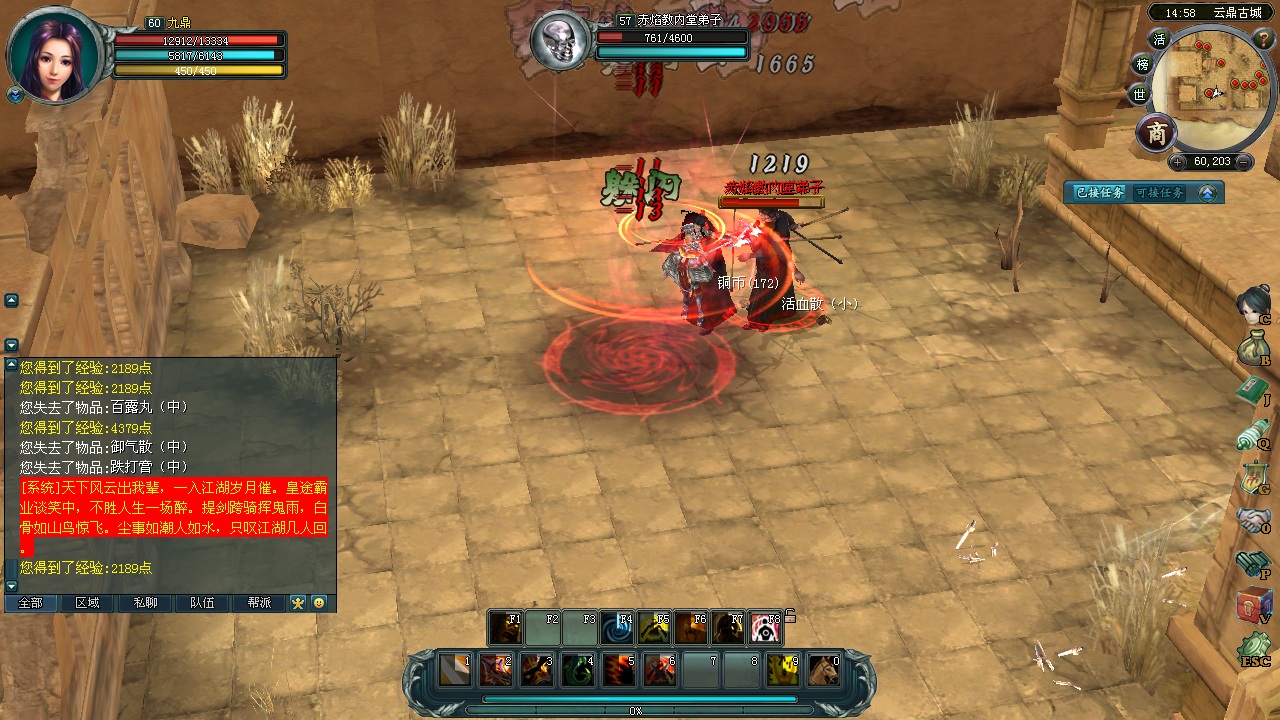This screenshot has width=1280, height=720.
Task: Select the 队伍 team chat tab
Action: 202,603
